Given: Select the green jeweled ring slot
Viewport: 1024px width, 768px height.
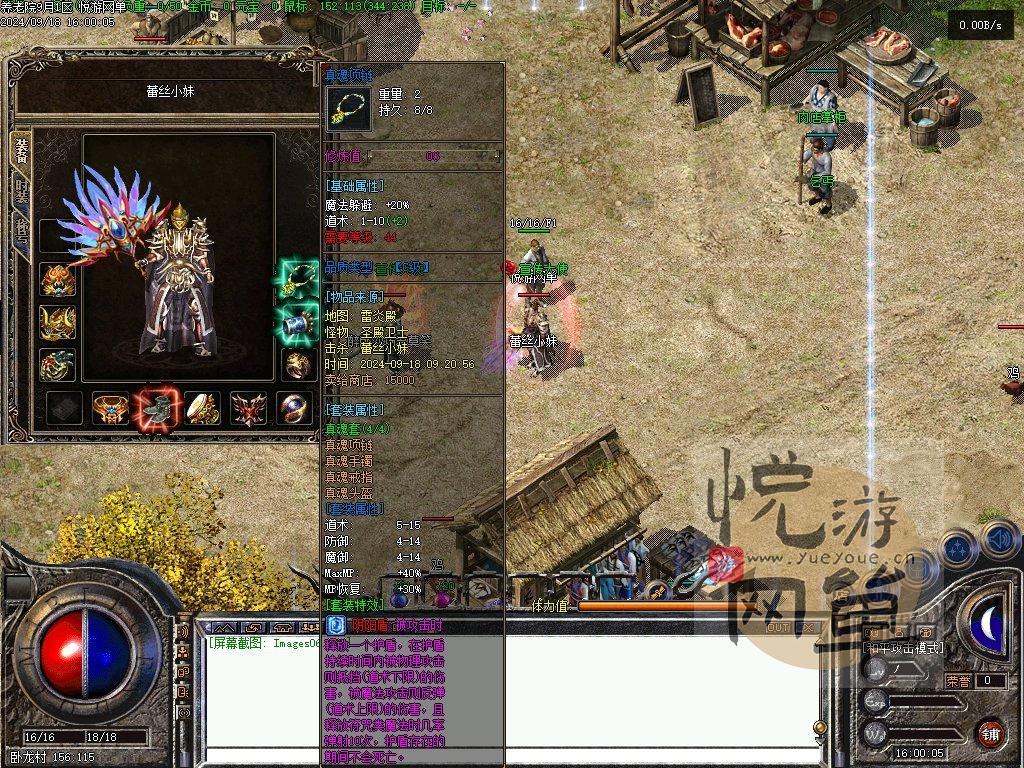Looking at the screenshot, I should point(57,365).
